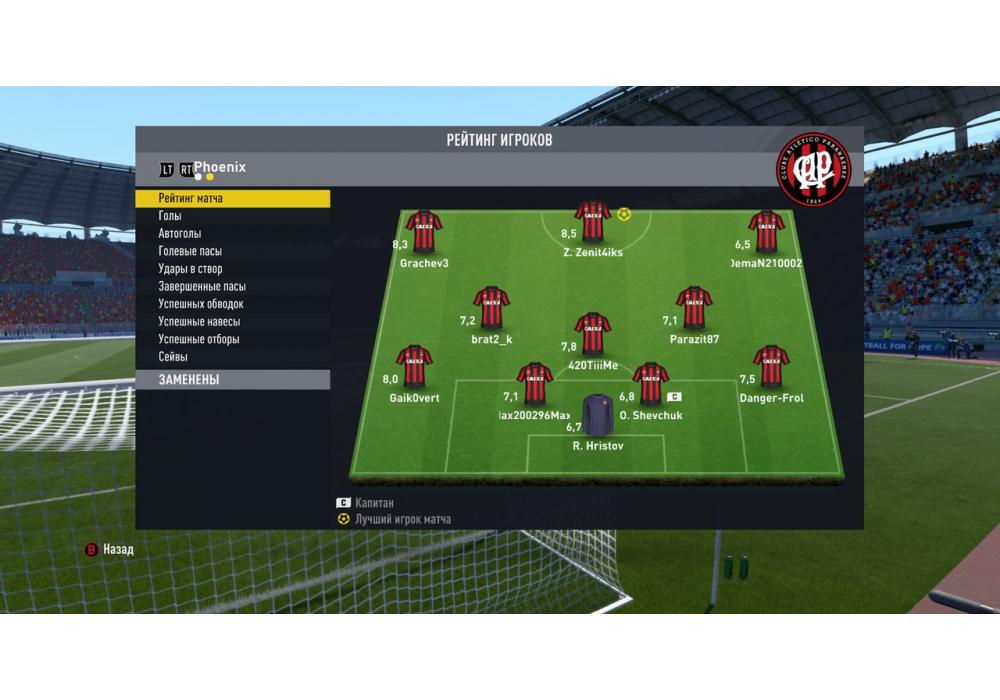This screenshot has height=700, width=1000.
Task: Choose Завершенные пасы in the list
Action: pos(202,286)
